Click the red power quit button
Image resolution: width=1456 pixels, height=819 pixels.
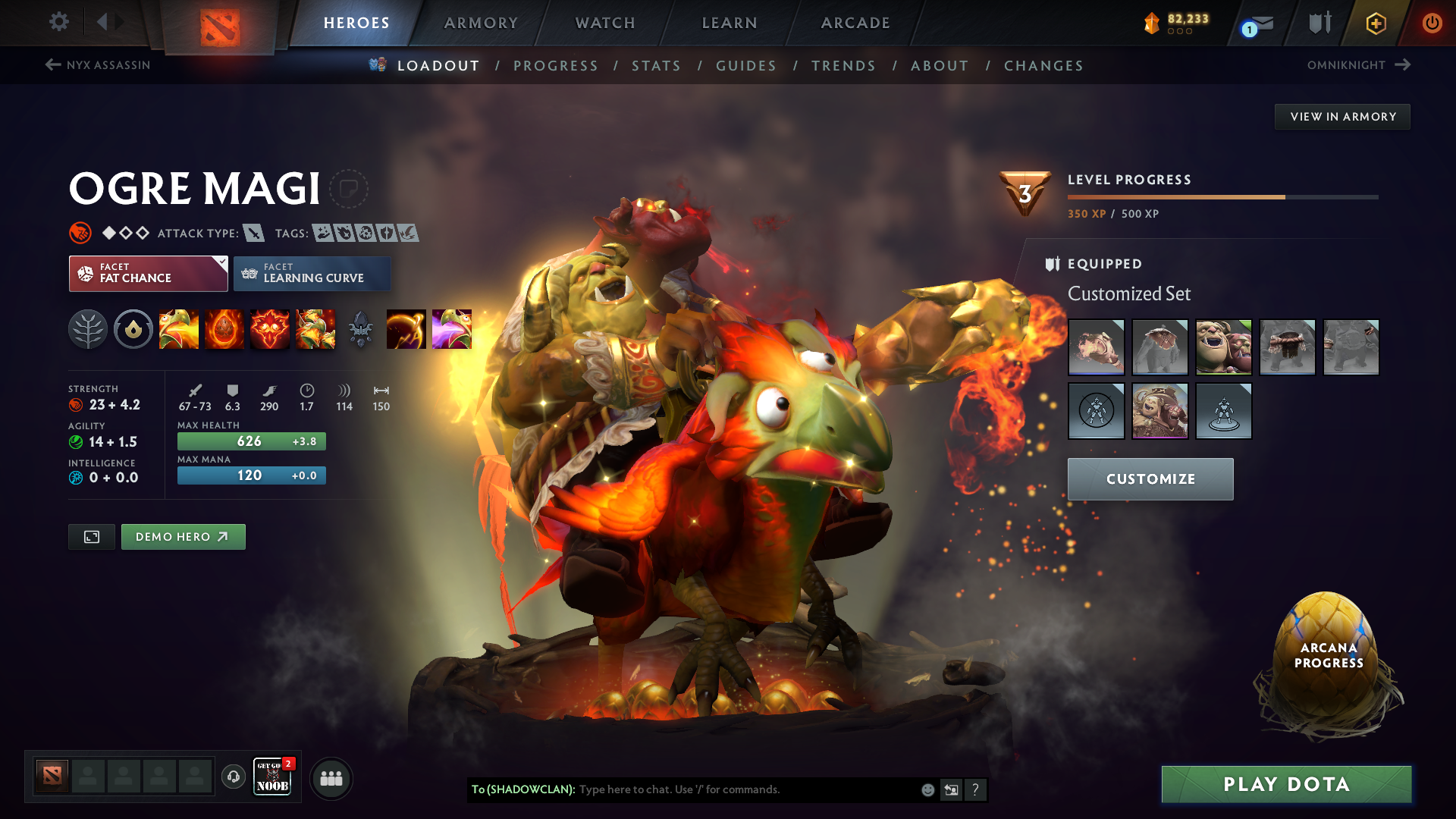[x=1432, y=23]
